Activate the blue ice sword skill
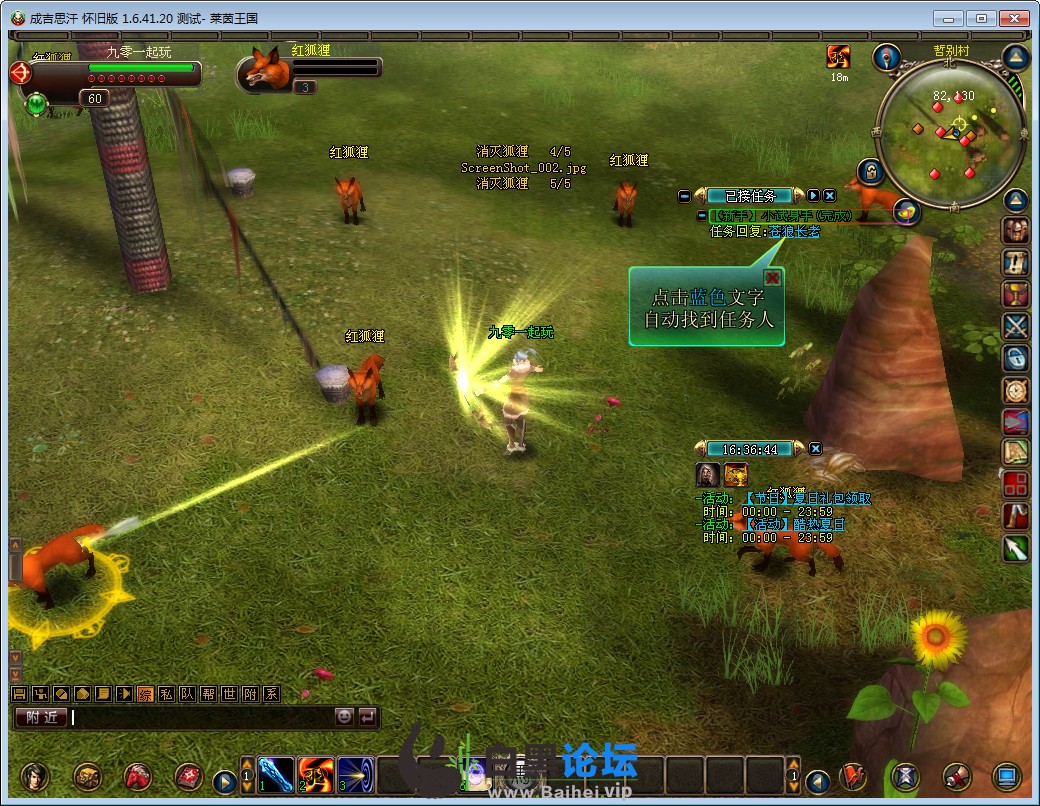Image resolution: width=1040 pixels, height=806 pixels. [x=276, y=775]
